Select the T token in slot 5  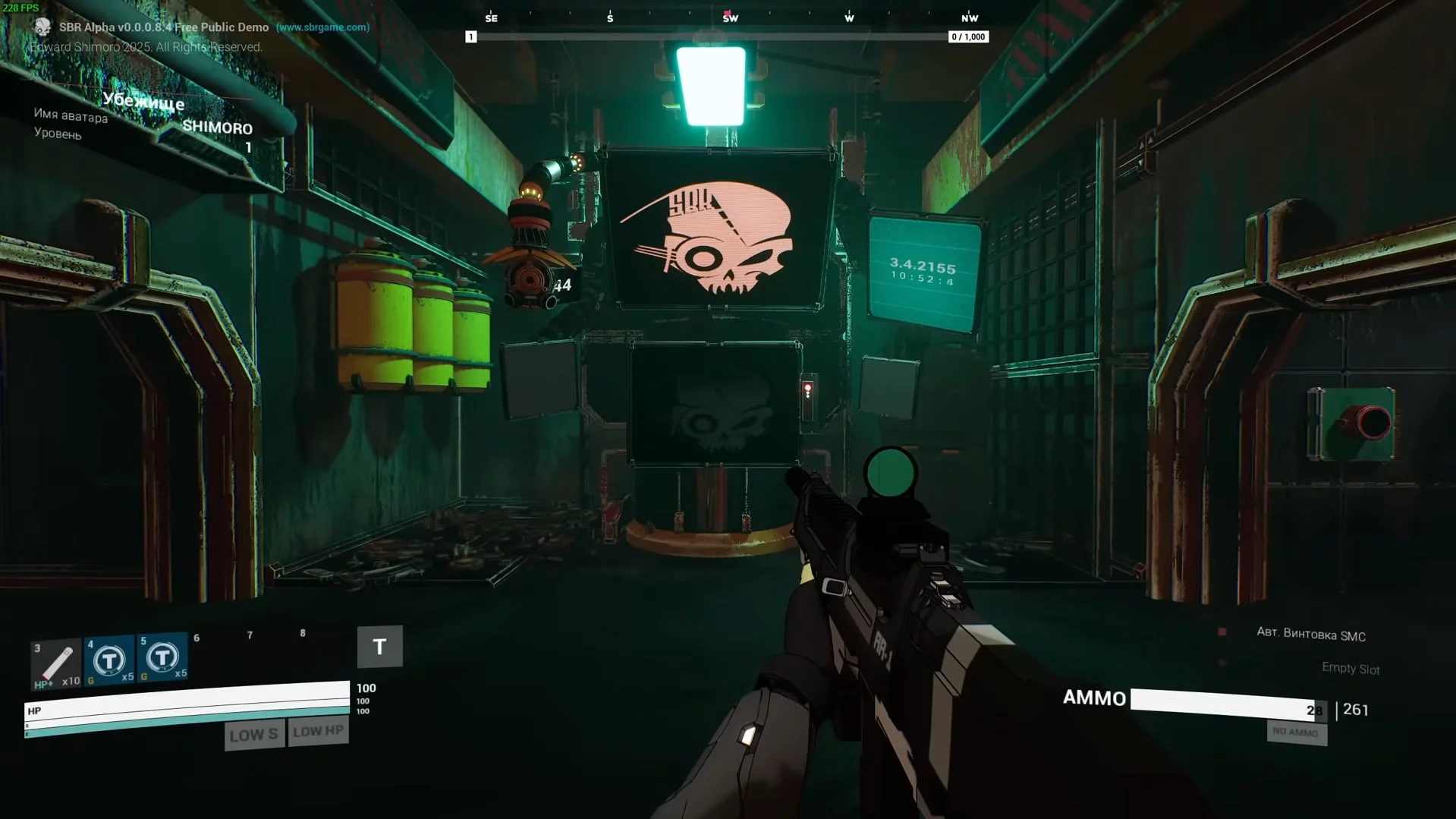point(162,657)
